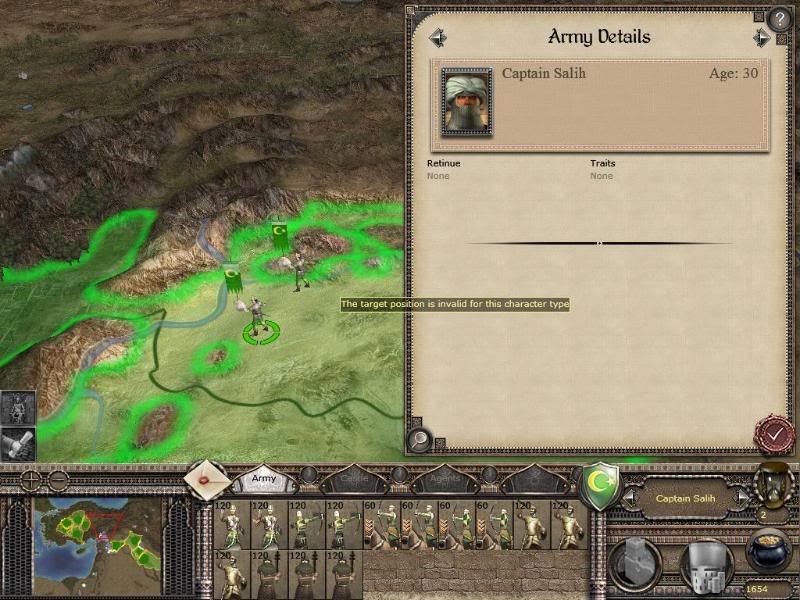Open the envelope message button
The image size is (800, 600).
coord(206,481)
